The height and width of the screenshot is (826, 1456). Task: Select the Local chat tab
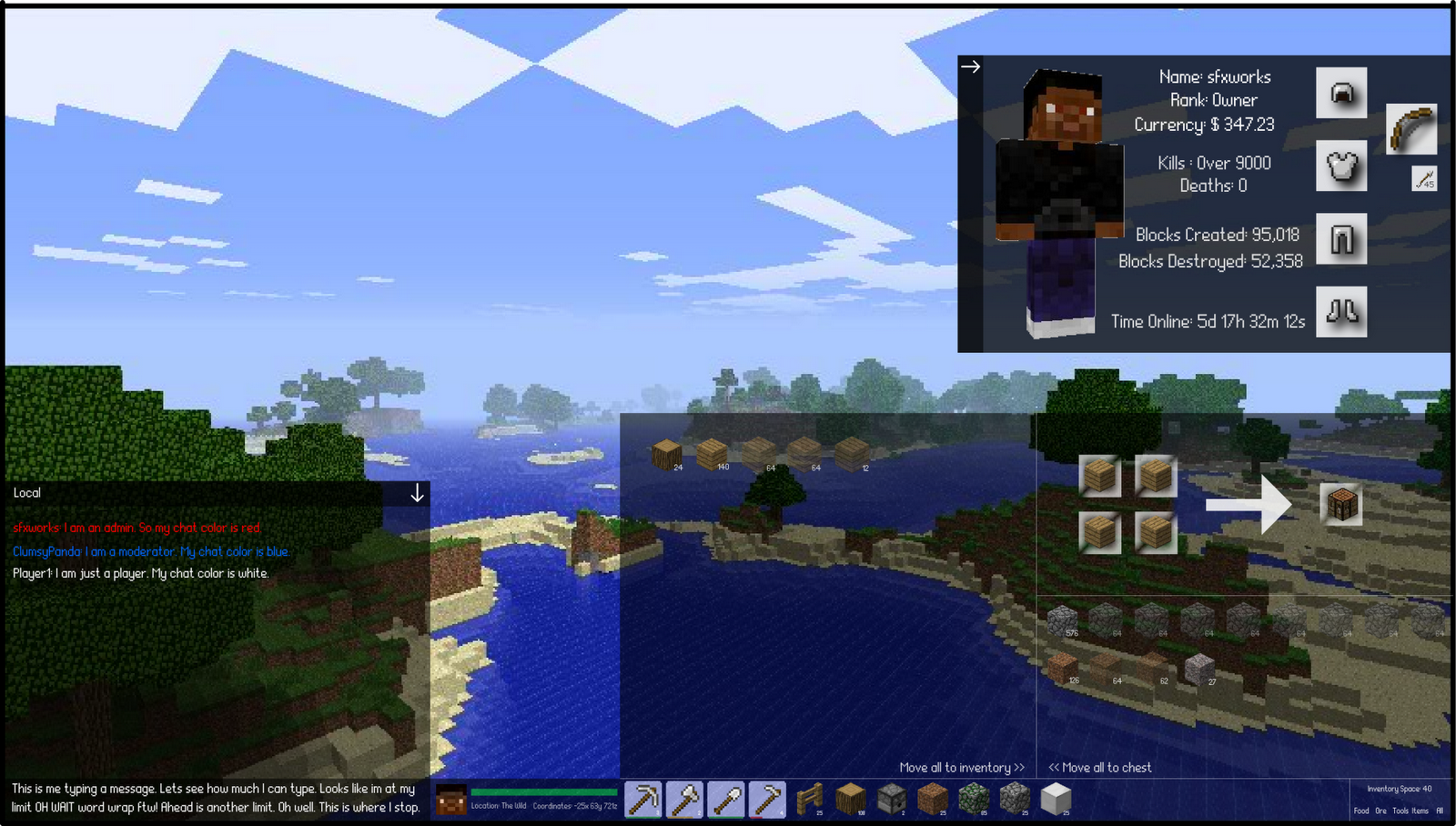coord(27,492)
